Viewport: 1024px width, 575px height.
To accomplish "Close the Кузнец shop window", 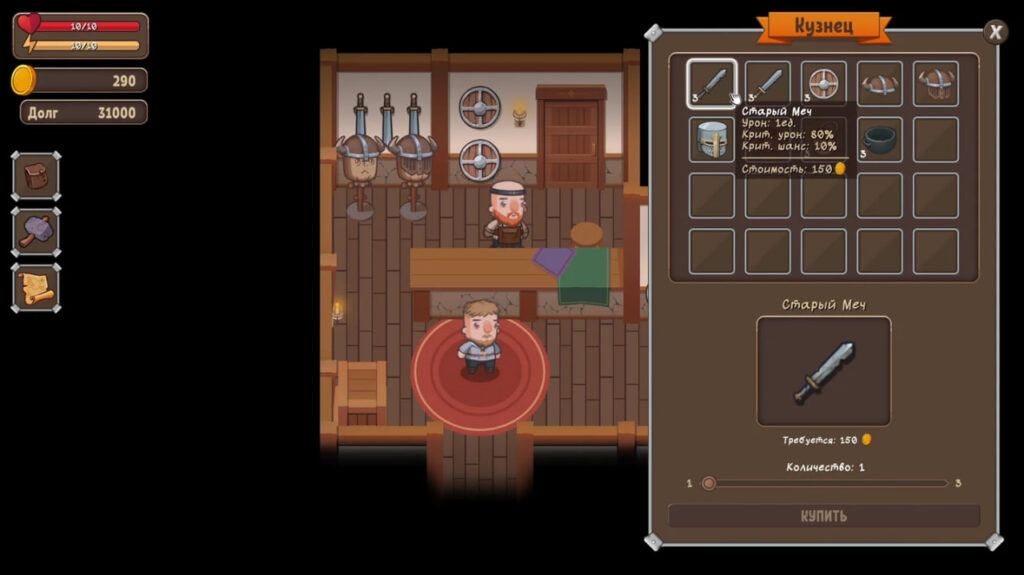I will pyautogui.click(x=995, y=32).
